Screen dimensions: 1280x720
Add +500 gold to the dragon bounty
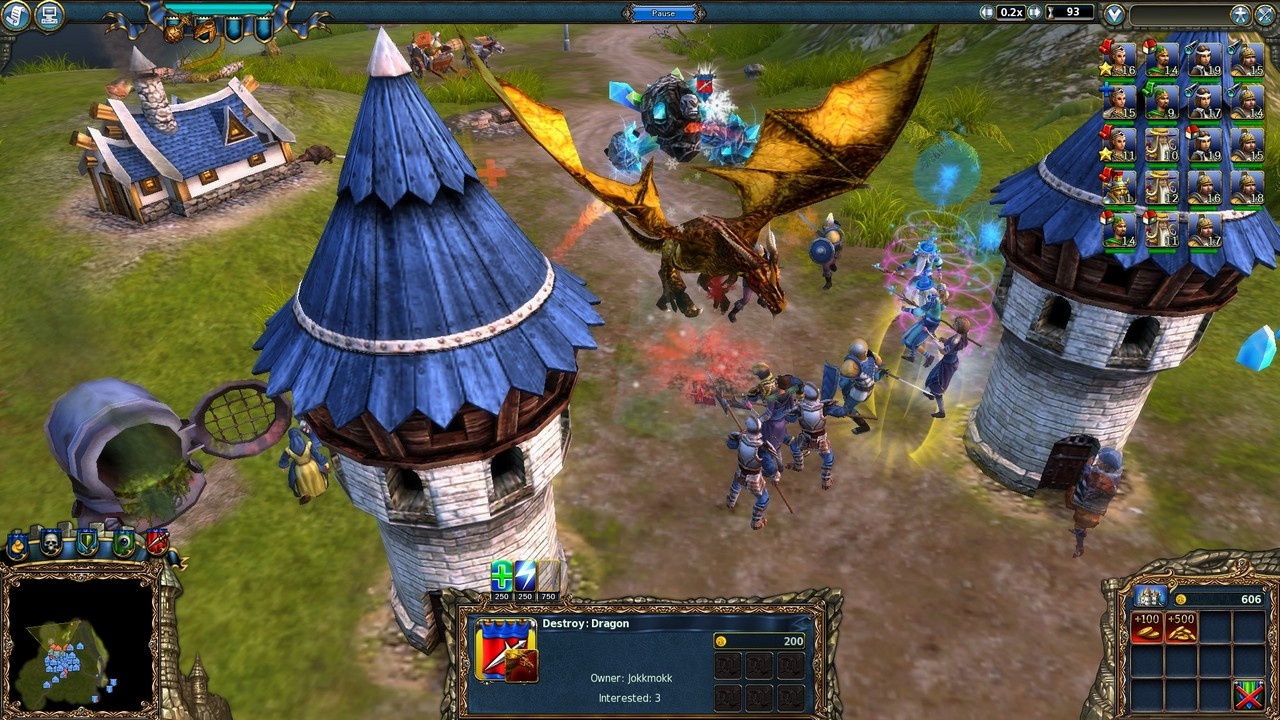point(1182,630)
